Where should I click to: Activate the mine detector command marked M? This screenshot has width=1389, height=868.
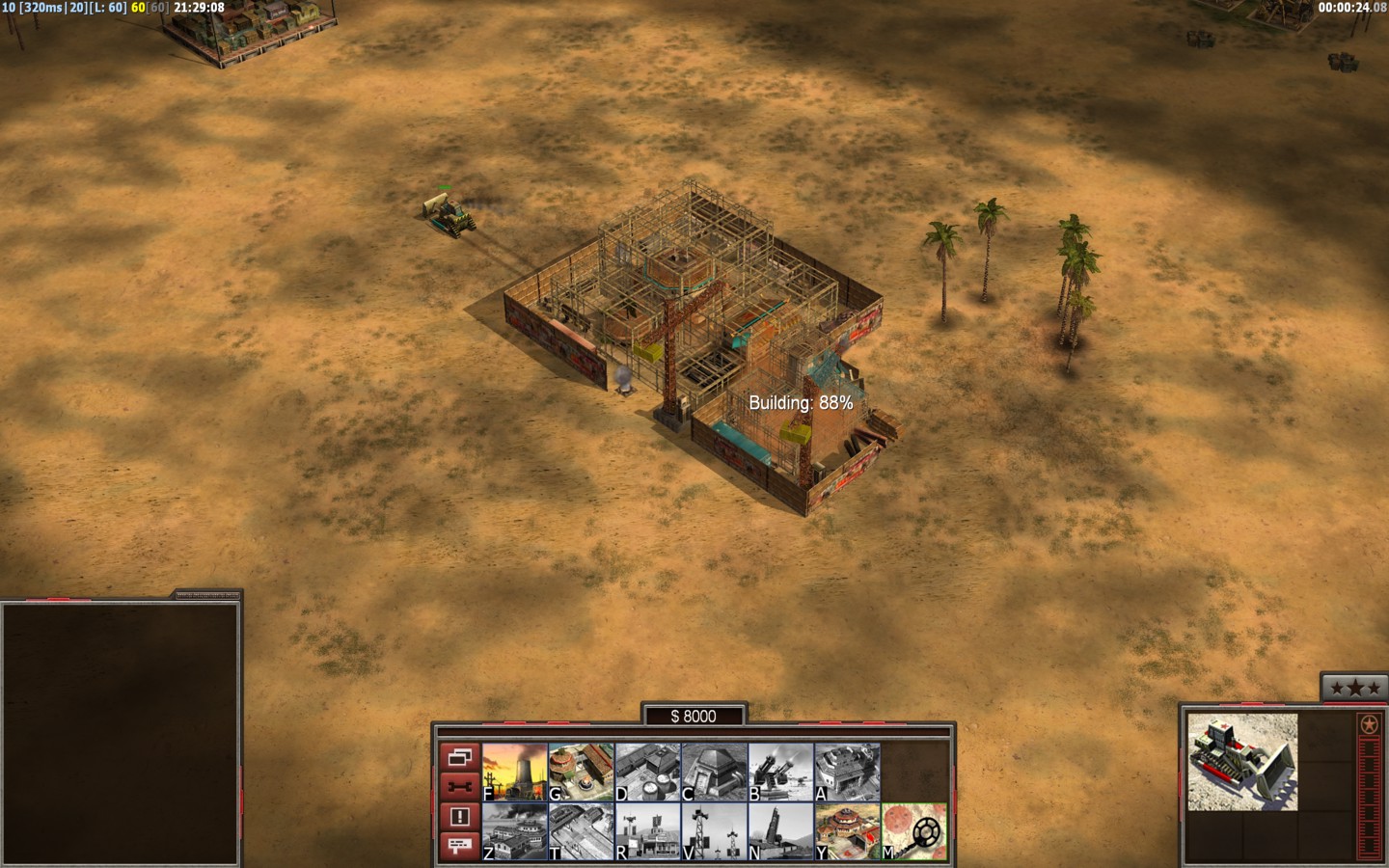(x=914, y=831)
